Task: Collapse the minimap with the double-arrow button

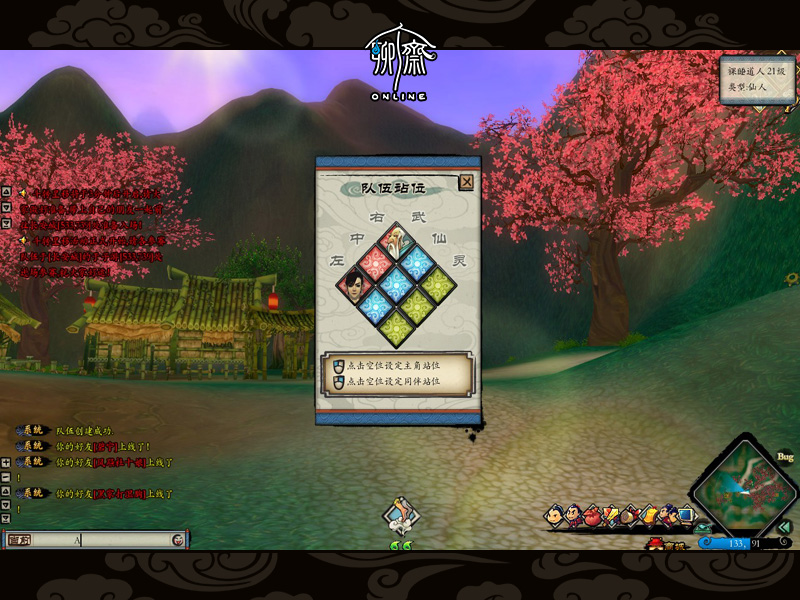Action: [x=786, y=527]
